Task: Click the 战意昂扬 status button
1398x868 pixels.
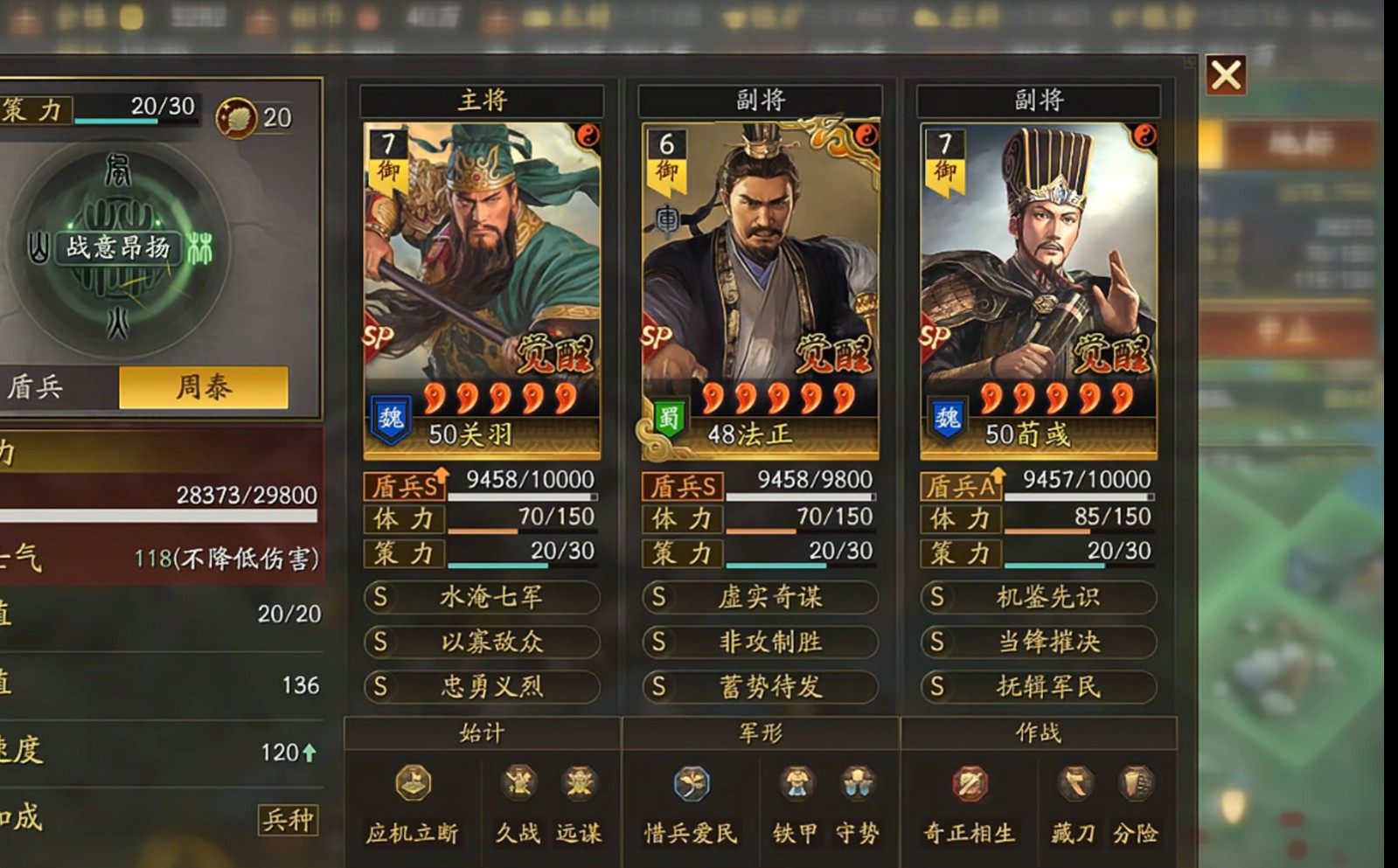Action: (120, 248)
